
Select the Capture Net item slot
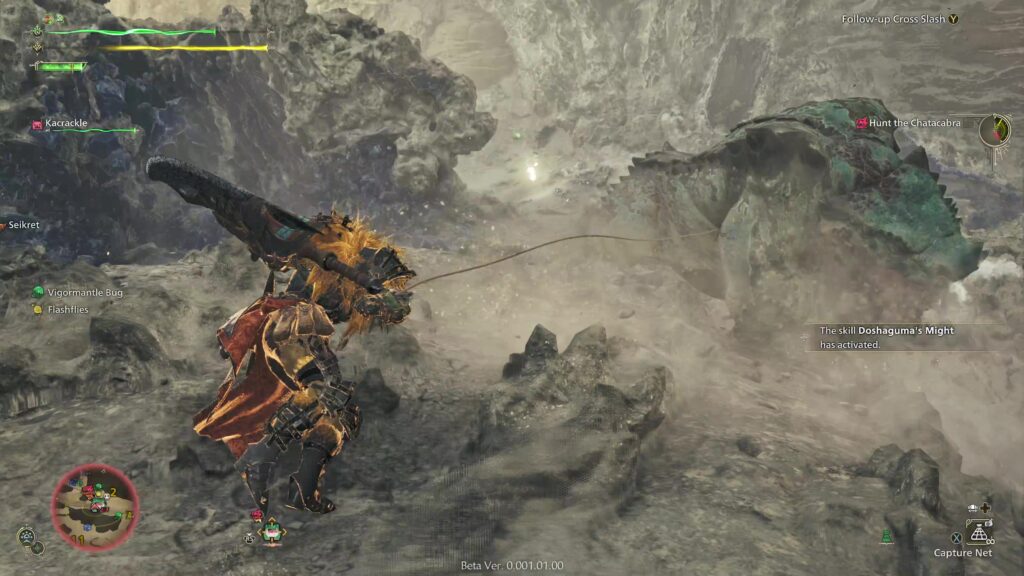coord(978,532)
